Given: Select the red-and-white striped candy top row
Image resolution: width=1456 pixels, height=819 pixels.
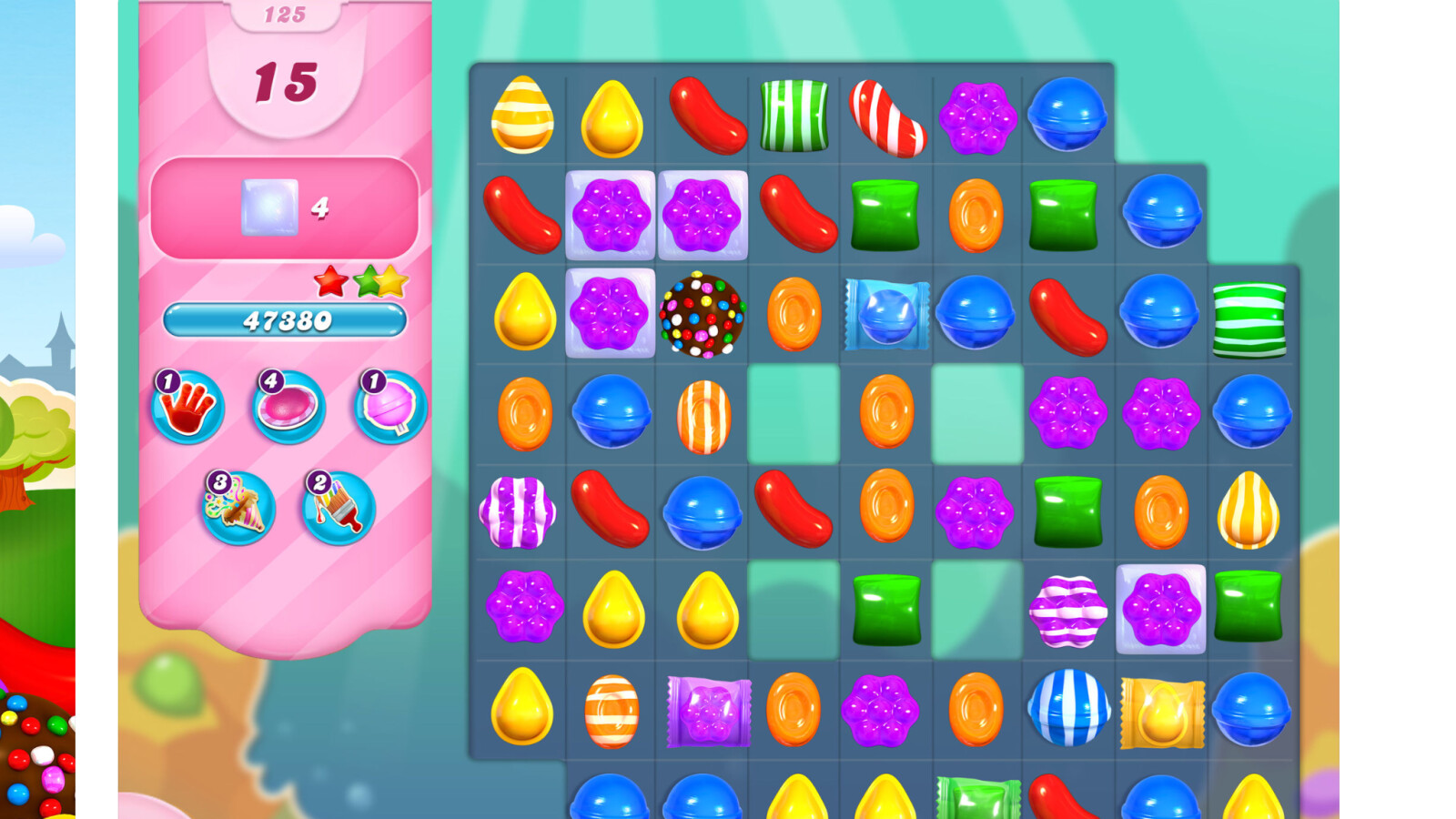Looking at the screenshot, I should [x=887, y=116].
